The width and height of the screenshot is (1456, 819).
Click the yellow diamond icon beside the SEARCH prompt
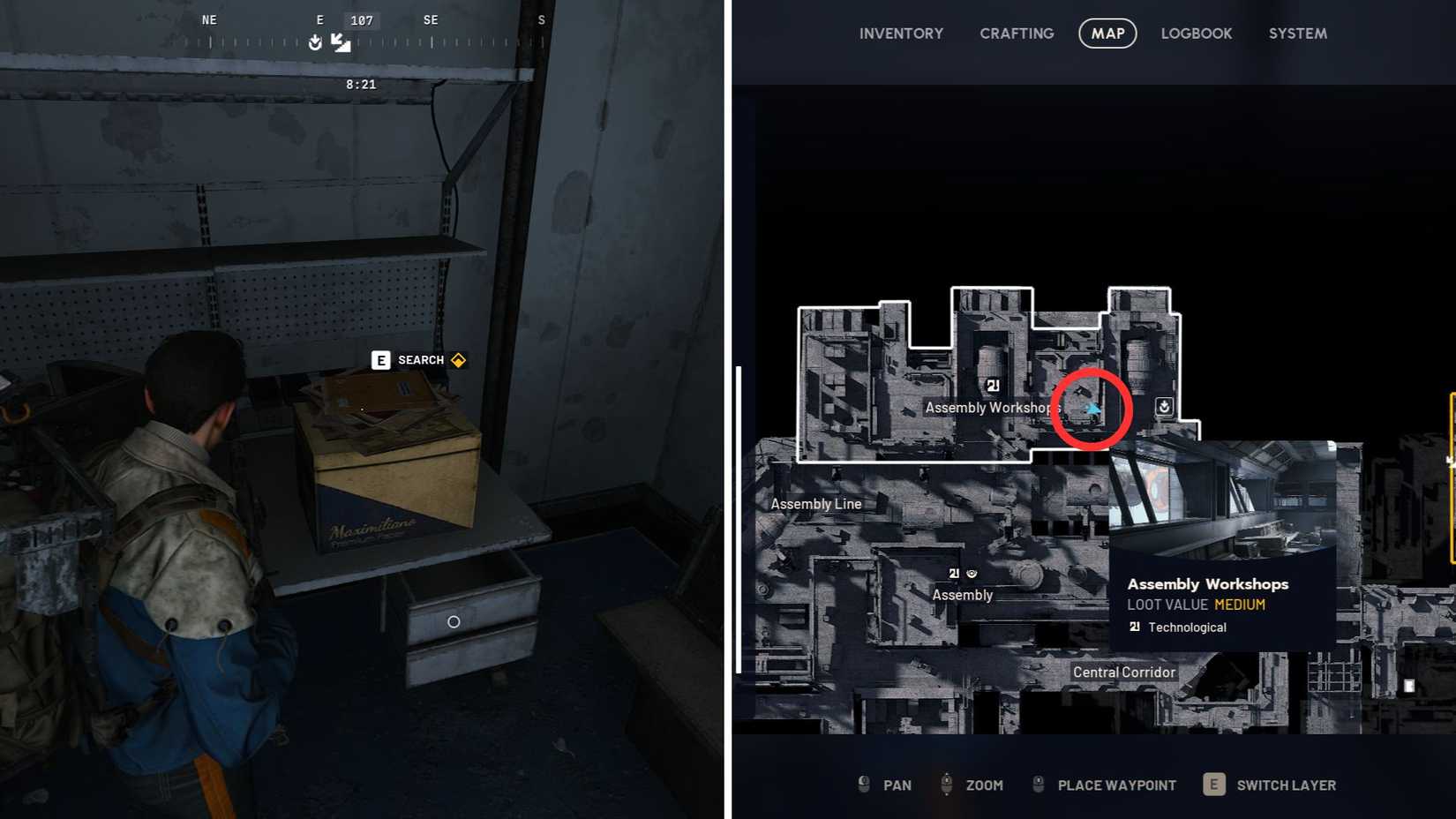pyautogui.click(x=457, y=360)
